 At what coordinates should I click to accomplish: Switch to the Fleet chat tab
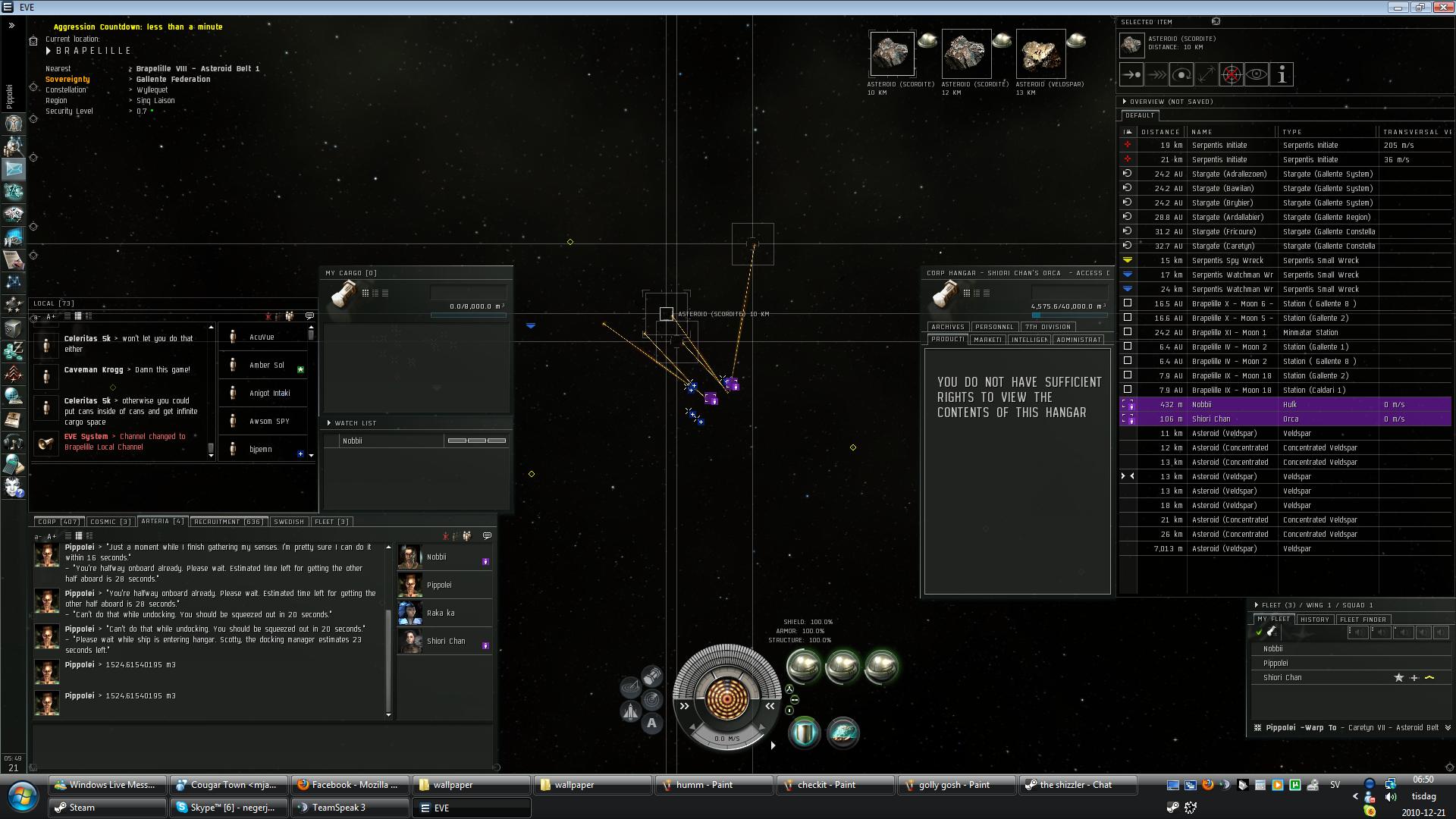(x=331, y=522)
